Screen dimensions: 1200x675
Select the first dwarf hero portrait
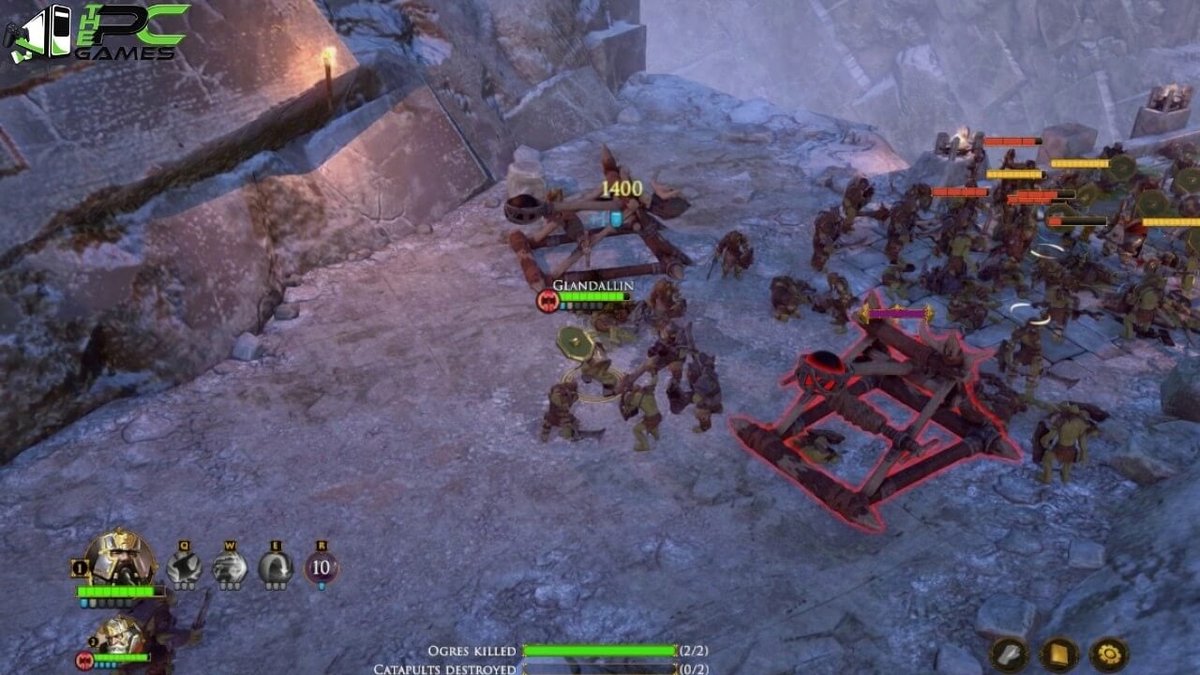[x=119, y=559]
